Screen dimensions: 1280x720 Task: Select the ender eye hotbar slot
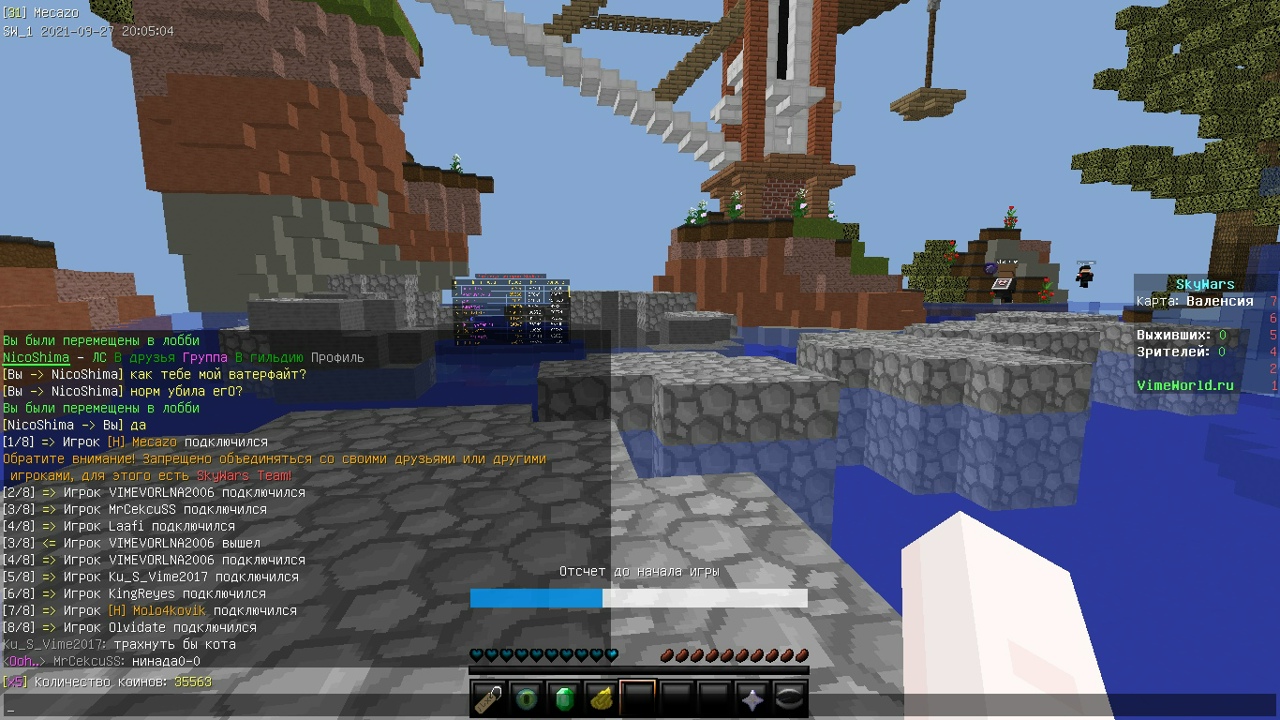click(x=527, y=697)
